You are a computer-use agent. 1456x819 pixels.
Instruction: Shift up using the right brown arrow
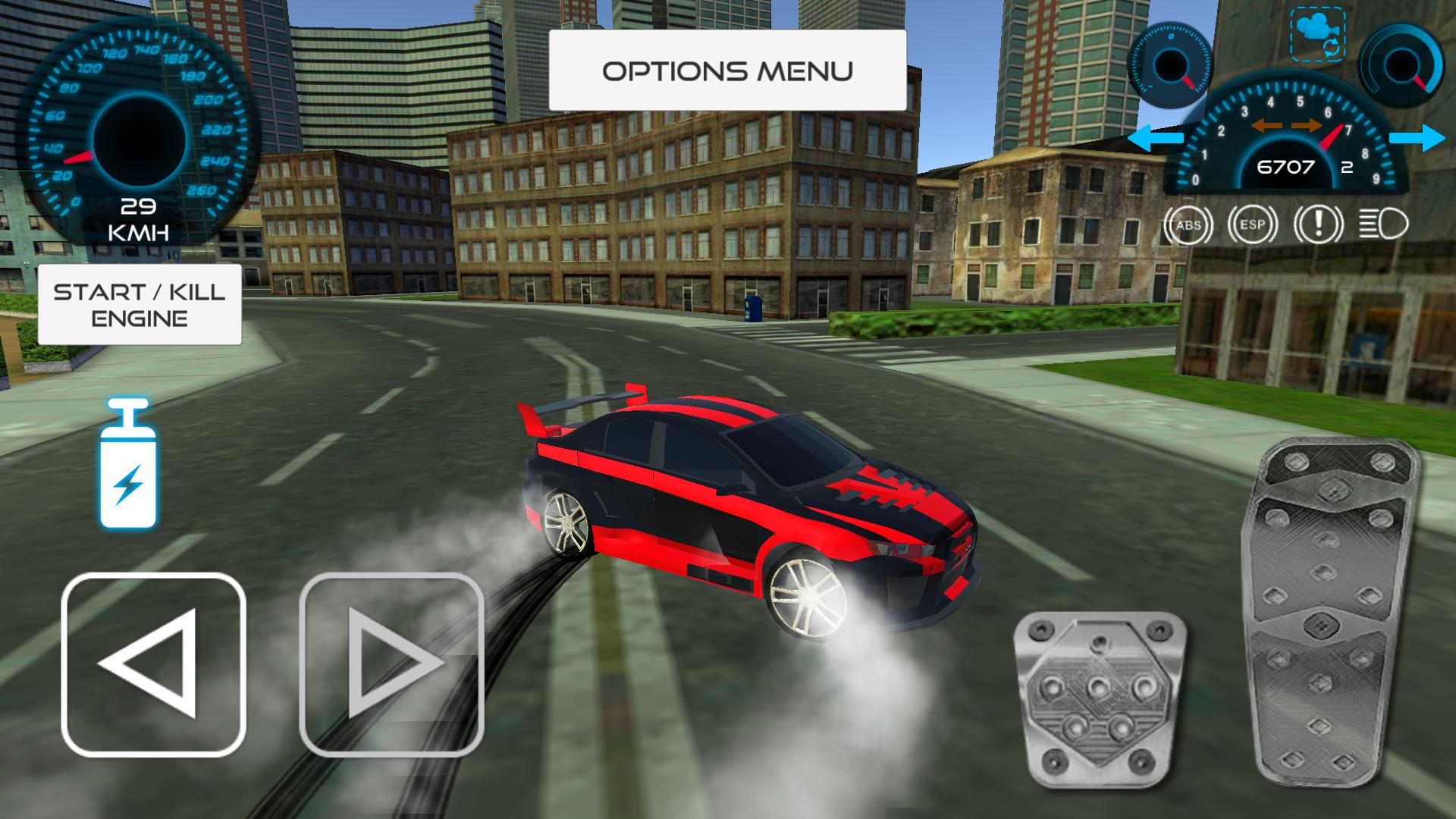click(1307, 126)
